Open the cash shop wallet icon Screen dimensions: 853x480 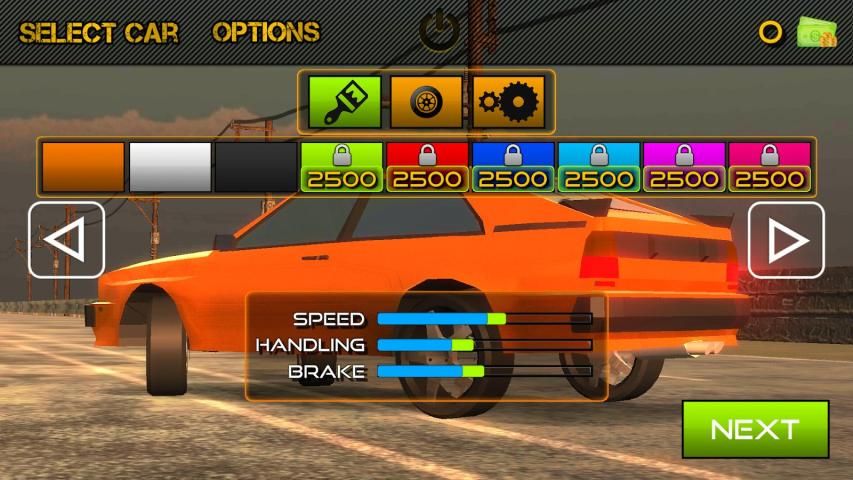coord(817,32)
